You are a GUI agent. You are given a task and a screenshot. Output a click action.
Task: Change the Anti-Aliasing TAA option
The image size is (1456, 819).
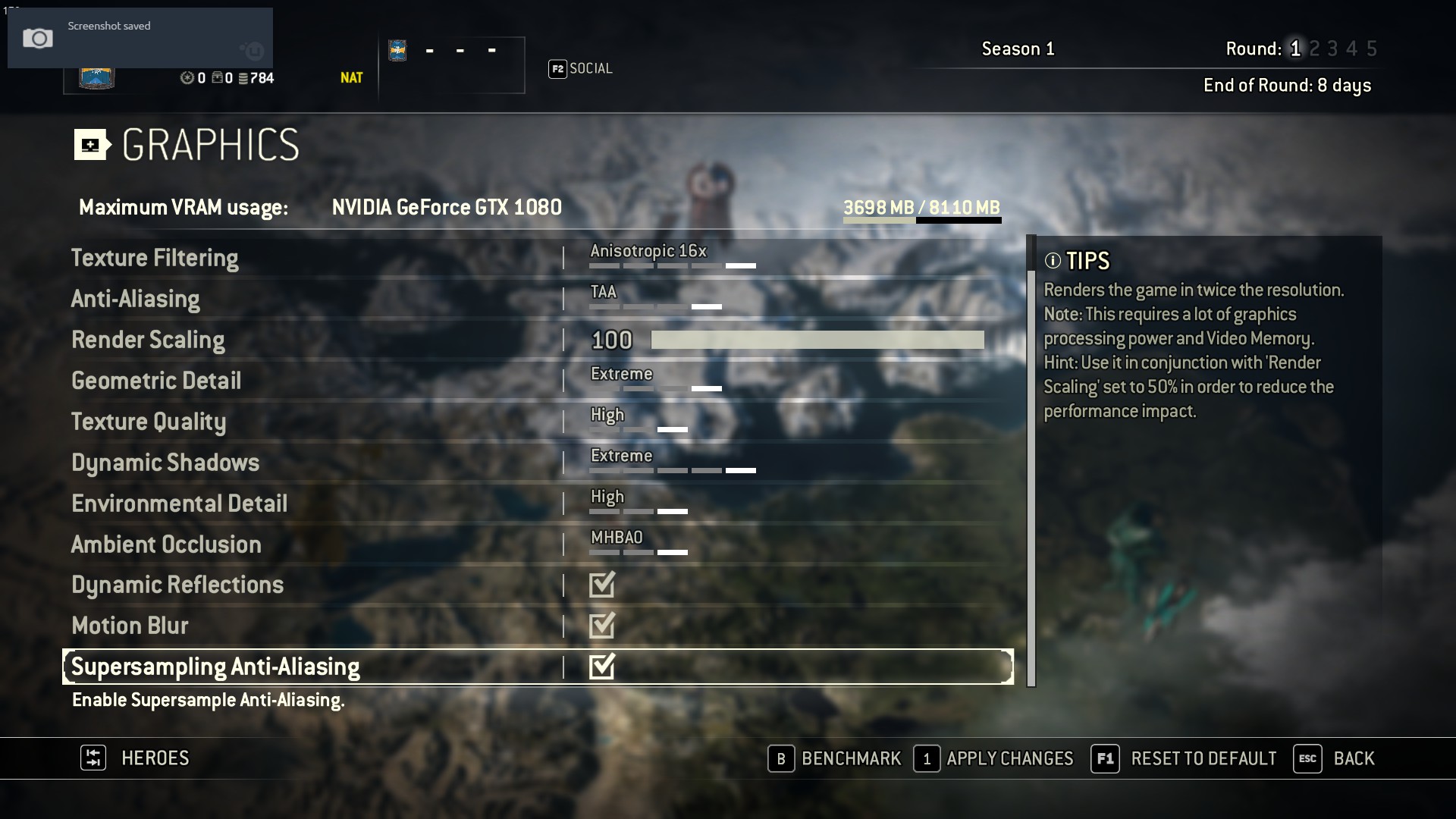coord(655,299)
